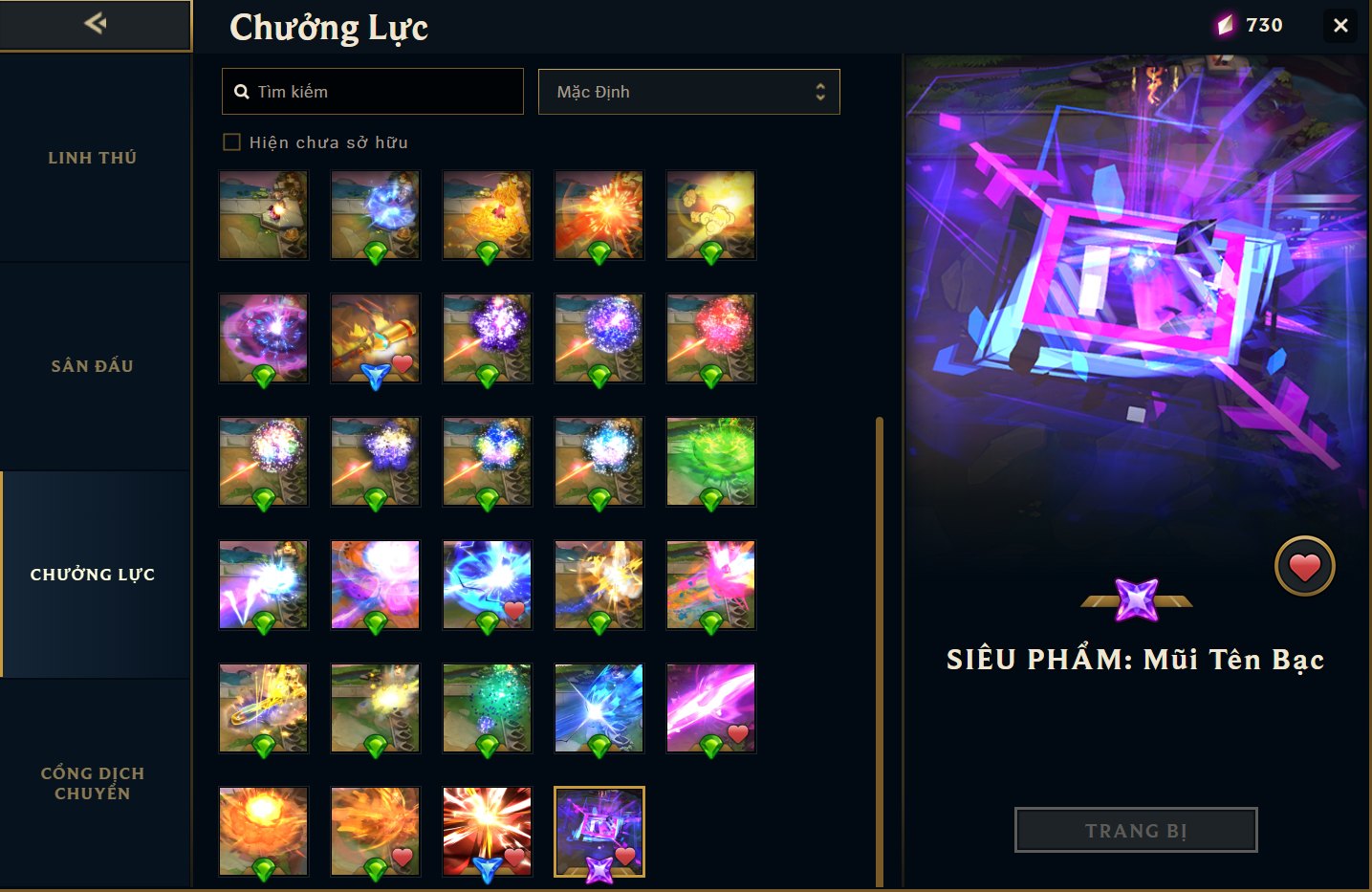Screen dimensions: 1372x892
Task: Enable the 'Hiện chưa sở hữu' checkbox
Action: tap(232, 141)
